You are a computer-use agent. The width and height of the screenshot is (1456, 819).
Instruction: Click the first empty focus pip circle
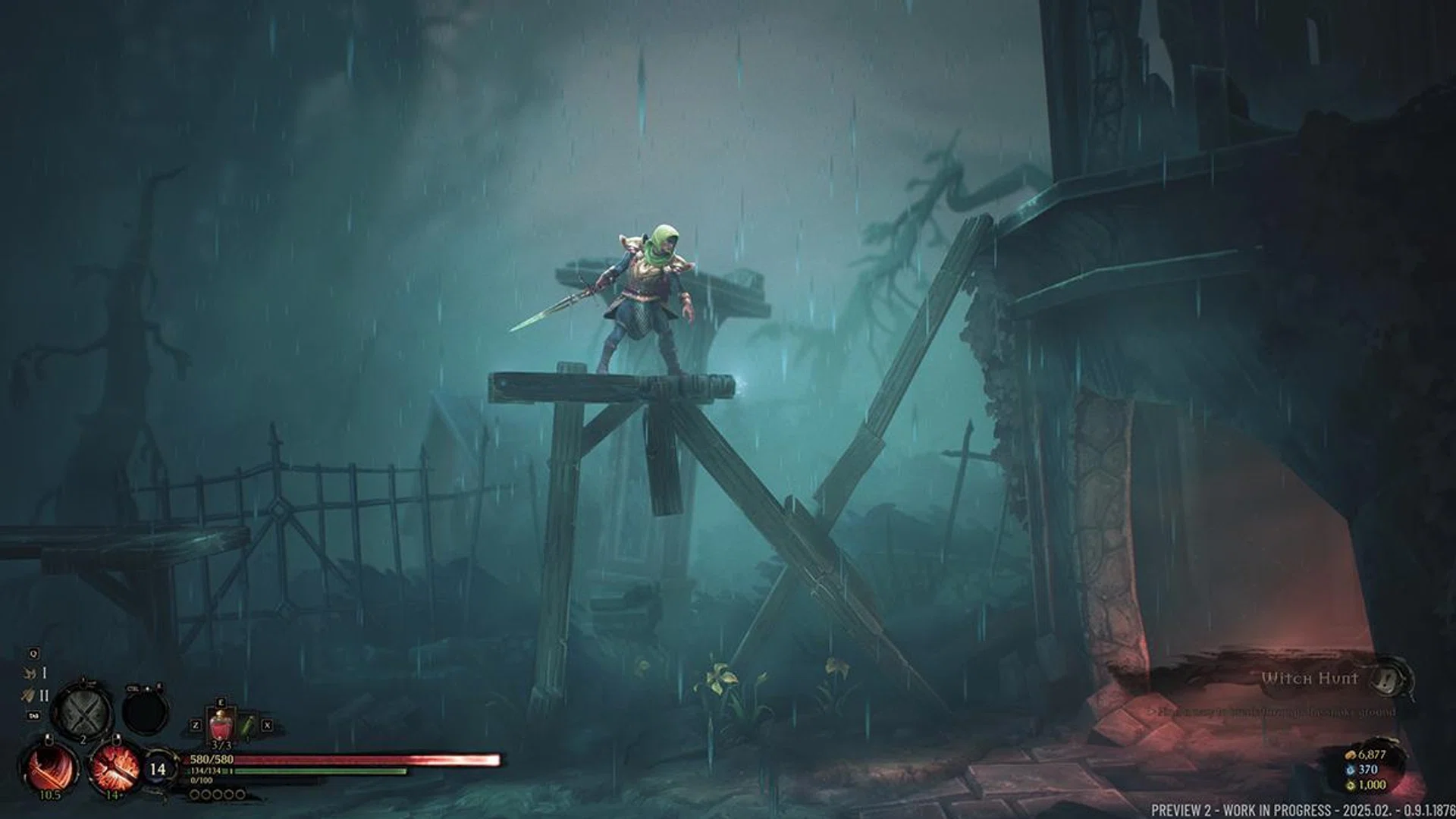click(x=195, y=795)
